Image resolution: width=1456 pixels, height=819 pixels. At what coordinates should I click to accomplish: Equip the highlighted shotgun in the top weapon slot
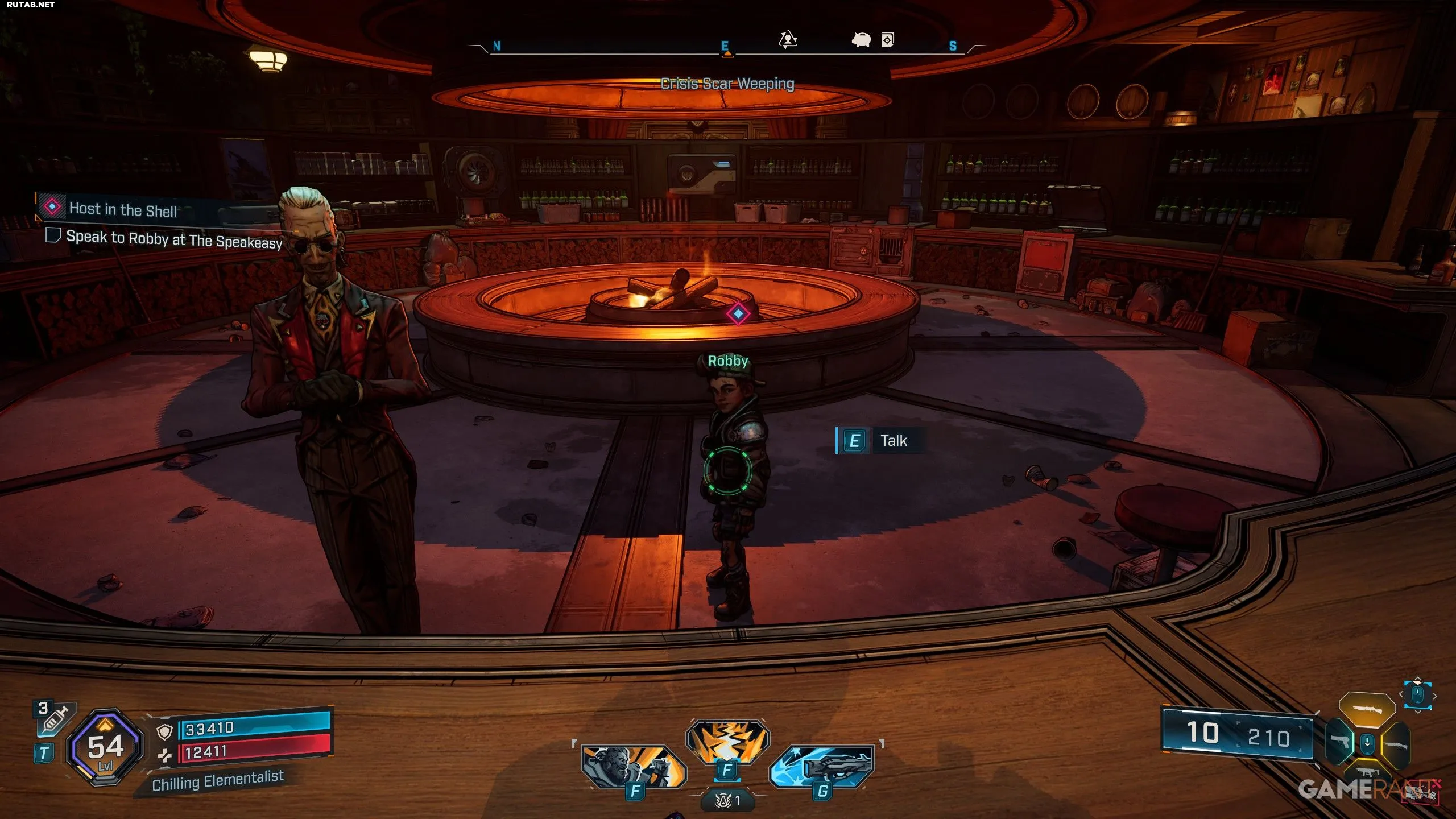1367,709
